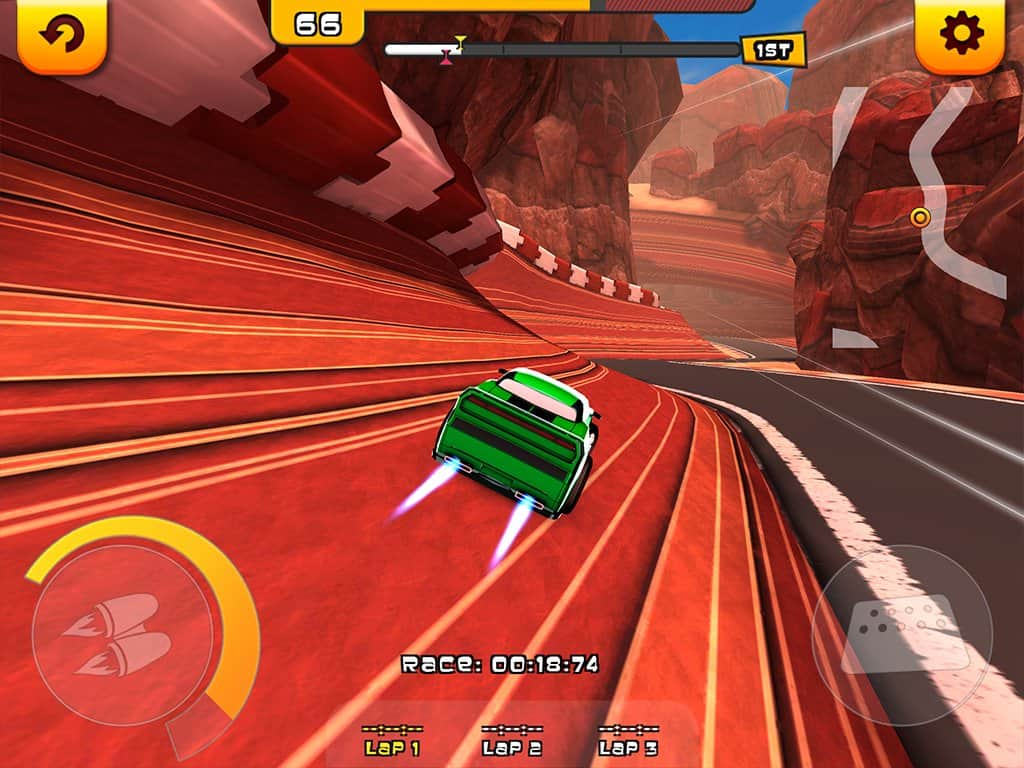Tap the restart arrow button
Screen dimensions: 1024x768
click(x=61, y=35)
